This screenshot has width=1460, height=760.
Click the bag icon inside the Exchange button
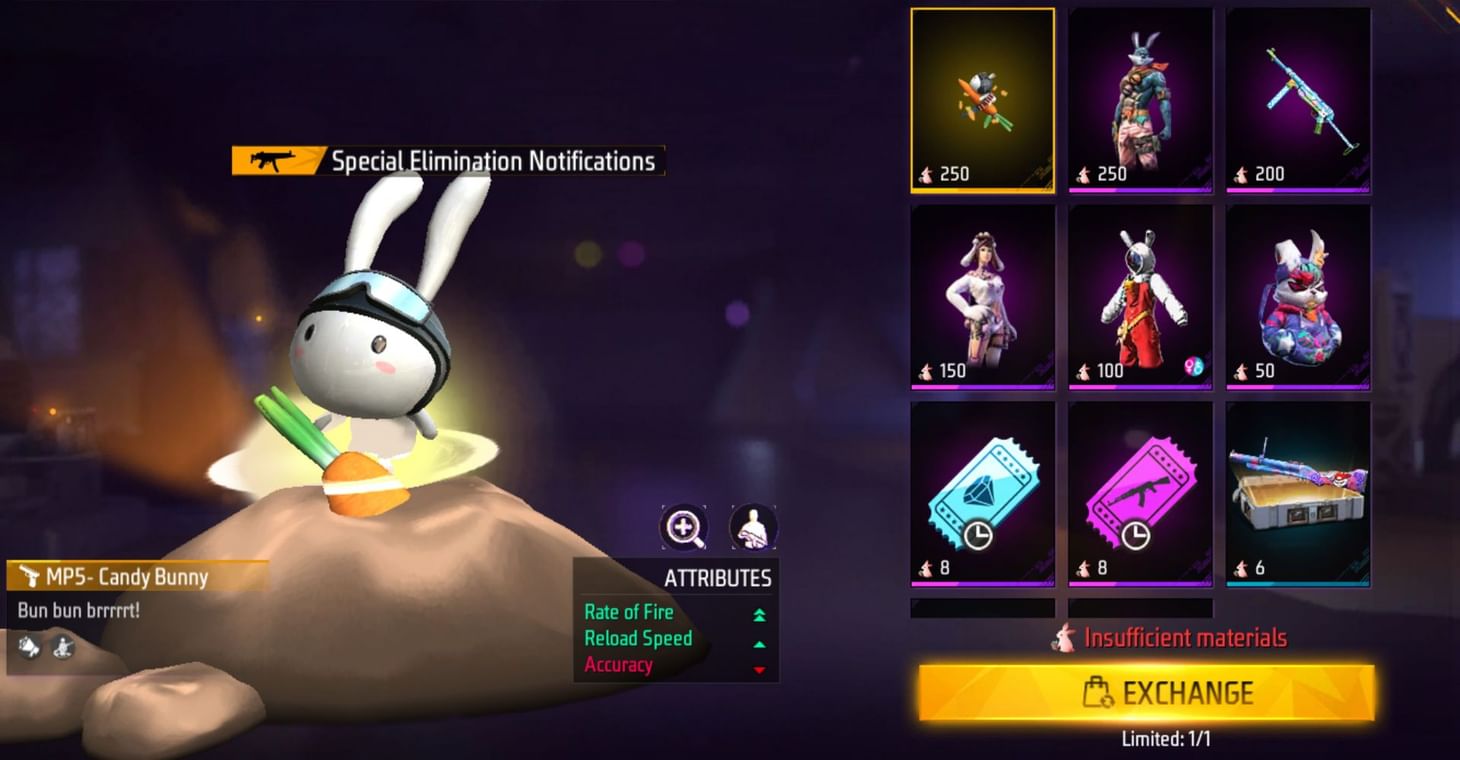[x=1097, y=691]
